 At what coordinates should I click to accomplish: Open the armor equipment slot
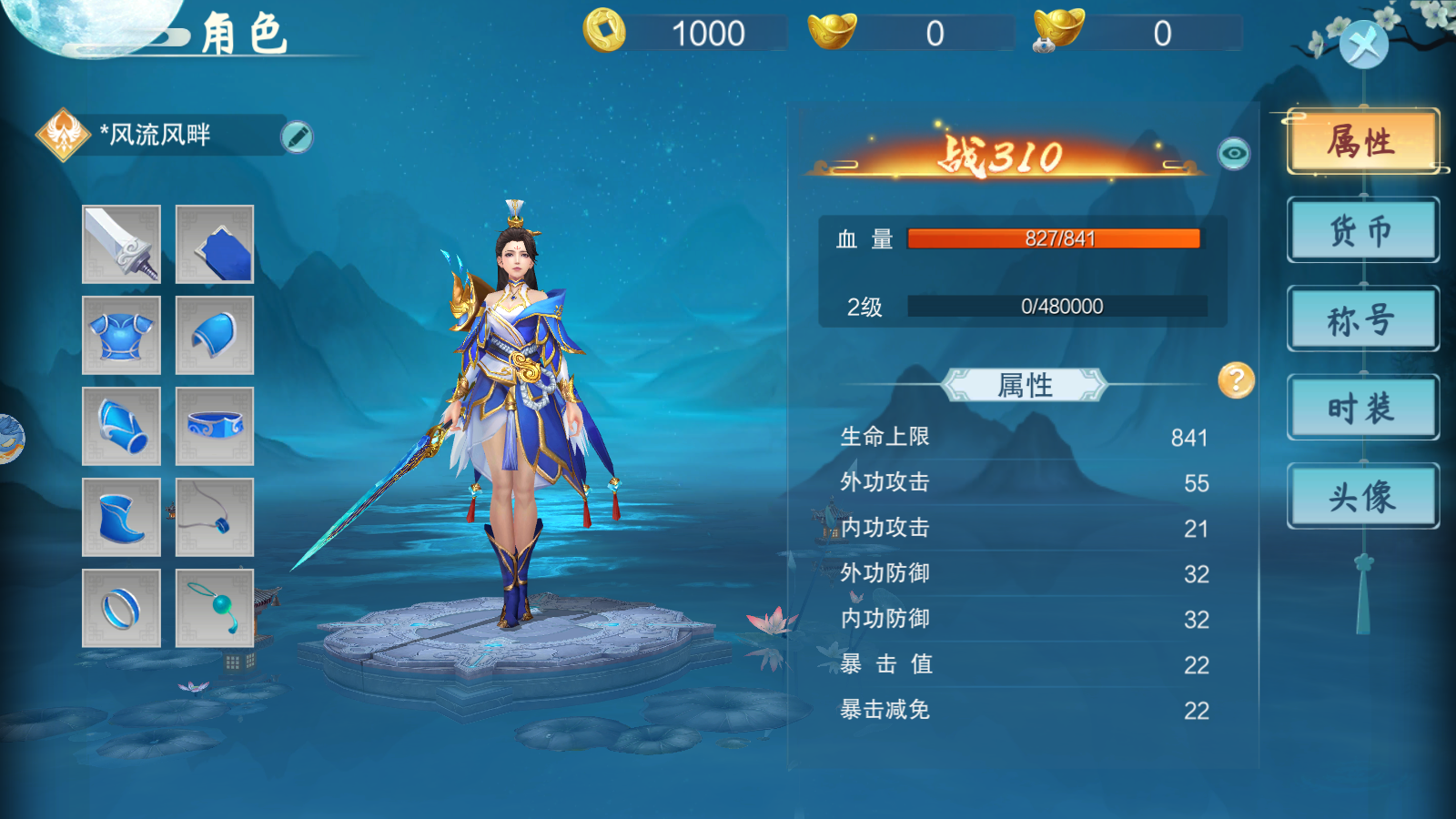(x=122, y=335)
